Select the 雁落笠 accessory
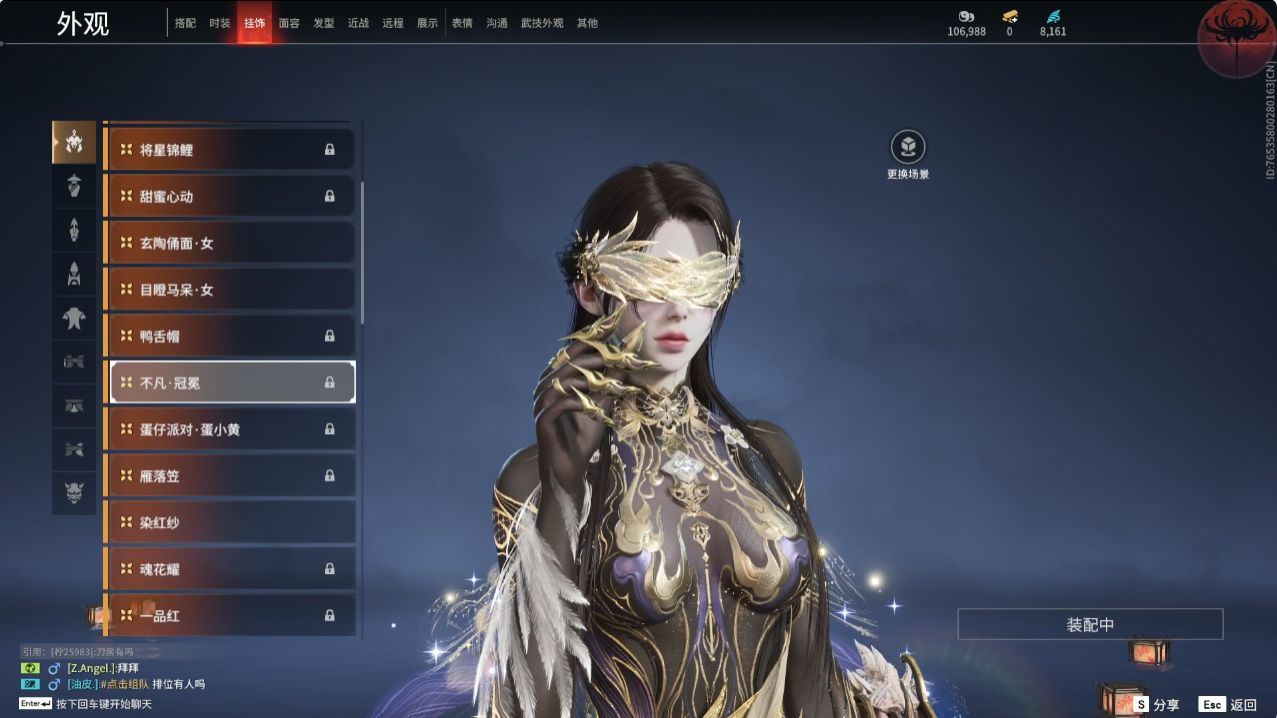Viewport: 1277px width, 718px height. point(229,476)
